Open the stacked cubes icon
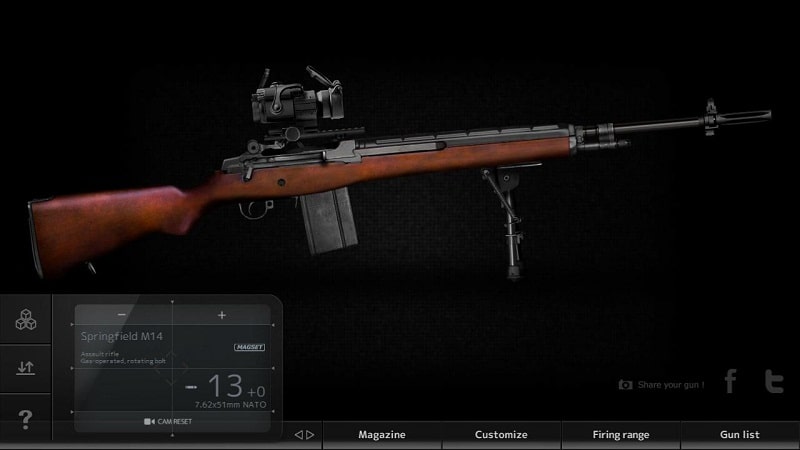Viewport: 800px width, 450px height. pyautogui.click(x=26, y=320)
